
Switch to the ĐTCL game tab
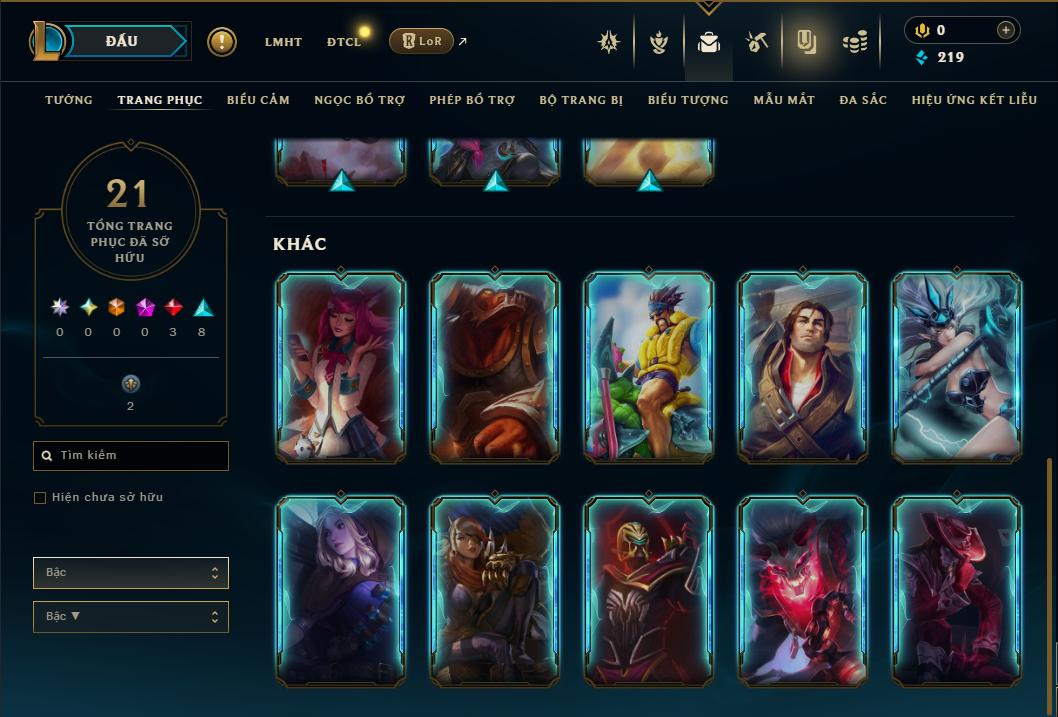click(x=344, y=42)
